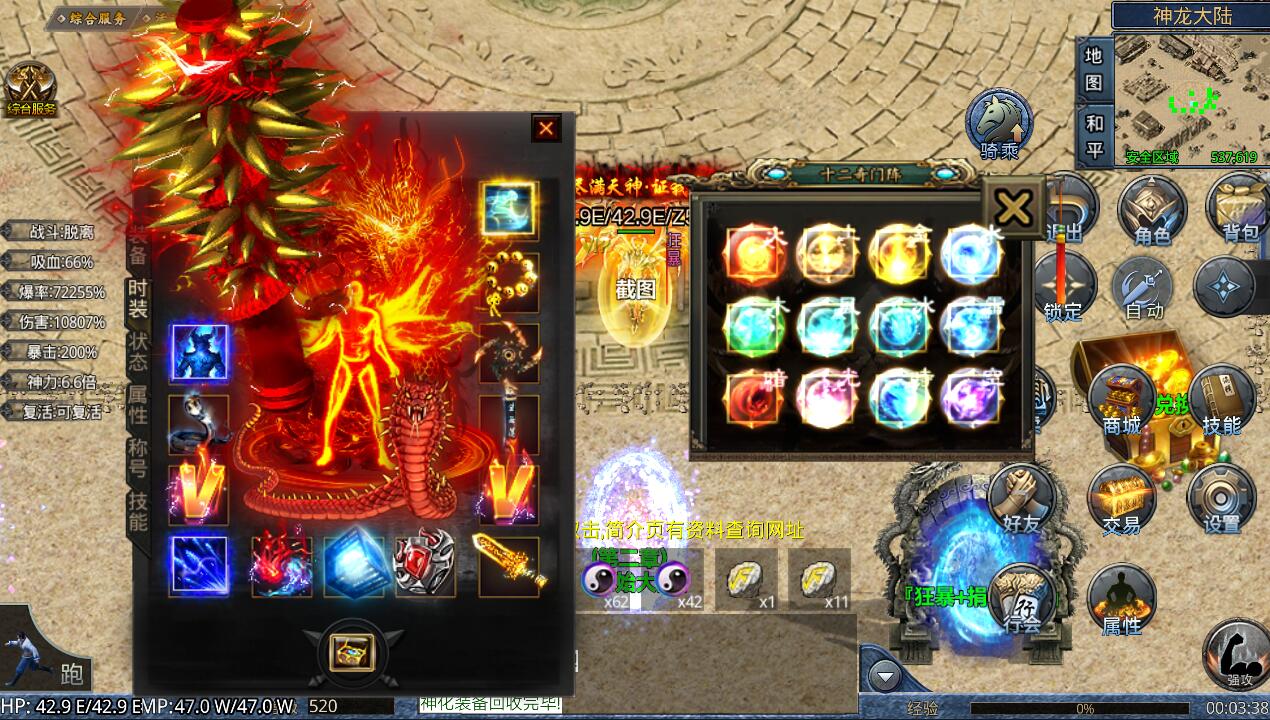Open the 商城 shop
Image resolution: width=1270 pixels, height=720 pixels.
[x=1122, y=400]
